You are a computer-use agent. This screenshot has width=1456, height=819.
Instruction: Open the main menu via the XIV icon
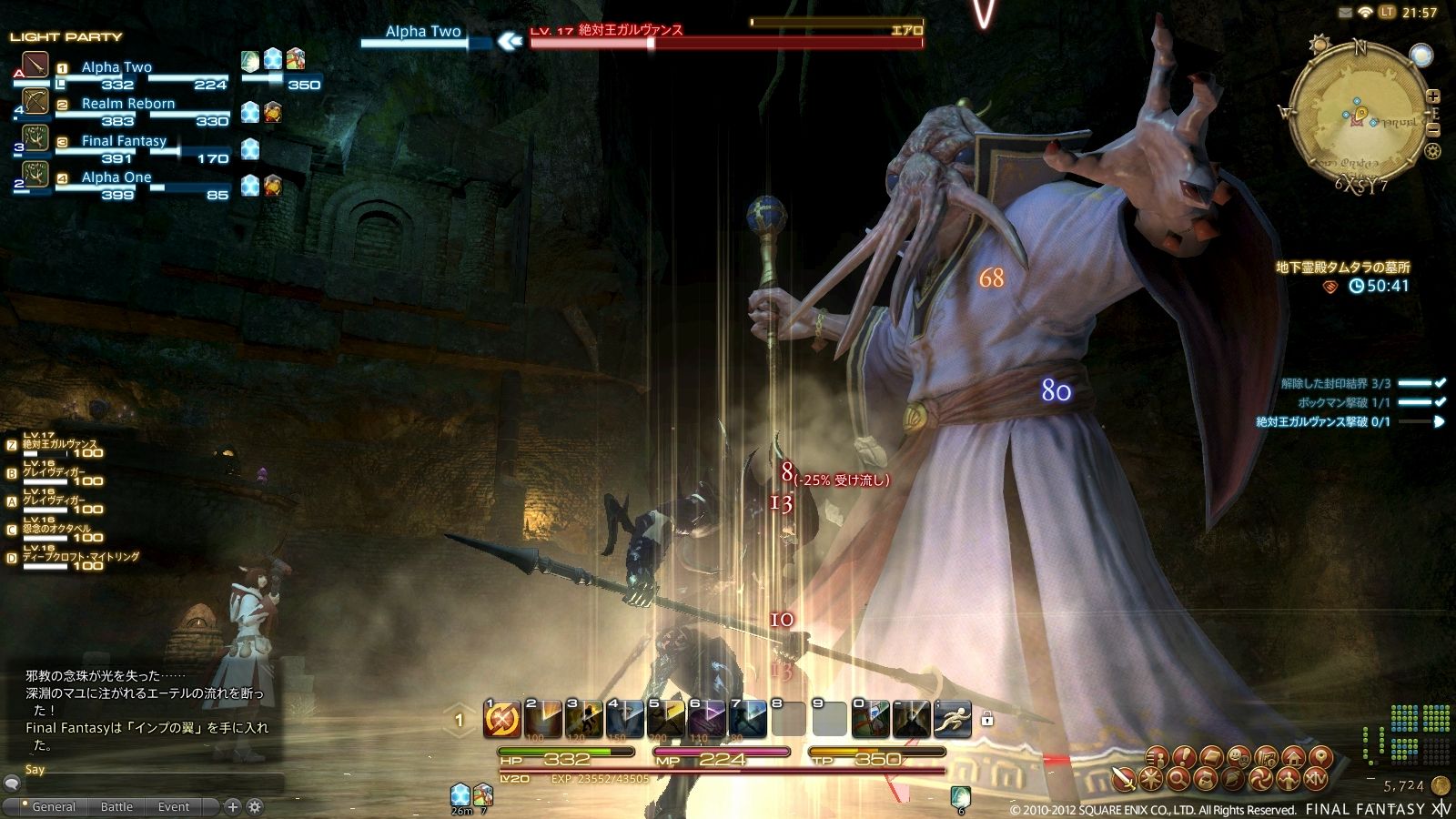[1318, 779]
